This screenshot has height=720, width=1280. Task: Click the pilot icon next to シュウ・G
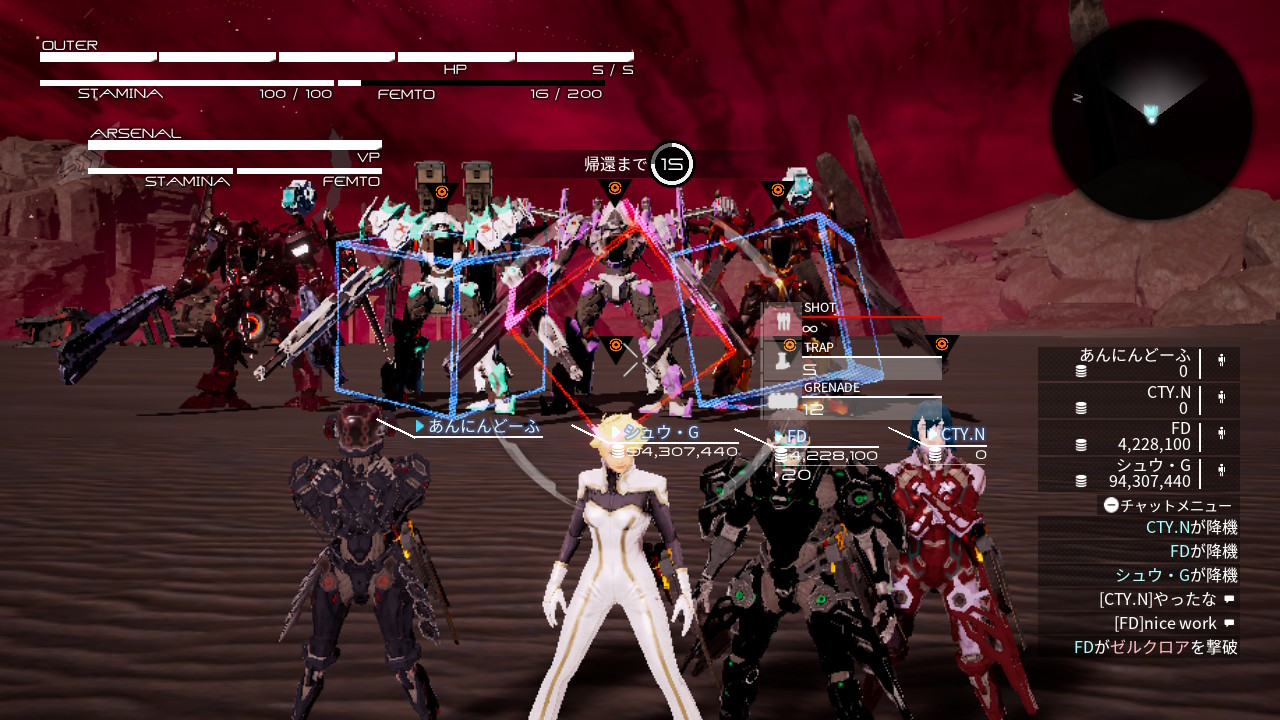(1222, 469)
